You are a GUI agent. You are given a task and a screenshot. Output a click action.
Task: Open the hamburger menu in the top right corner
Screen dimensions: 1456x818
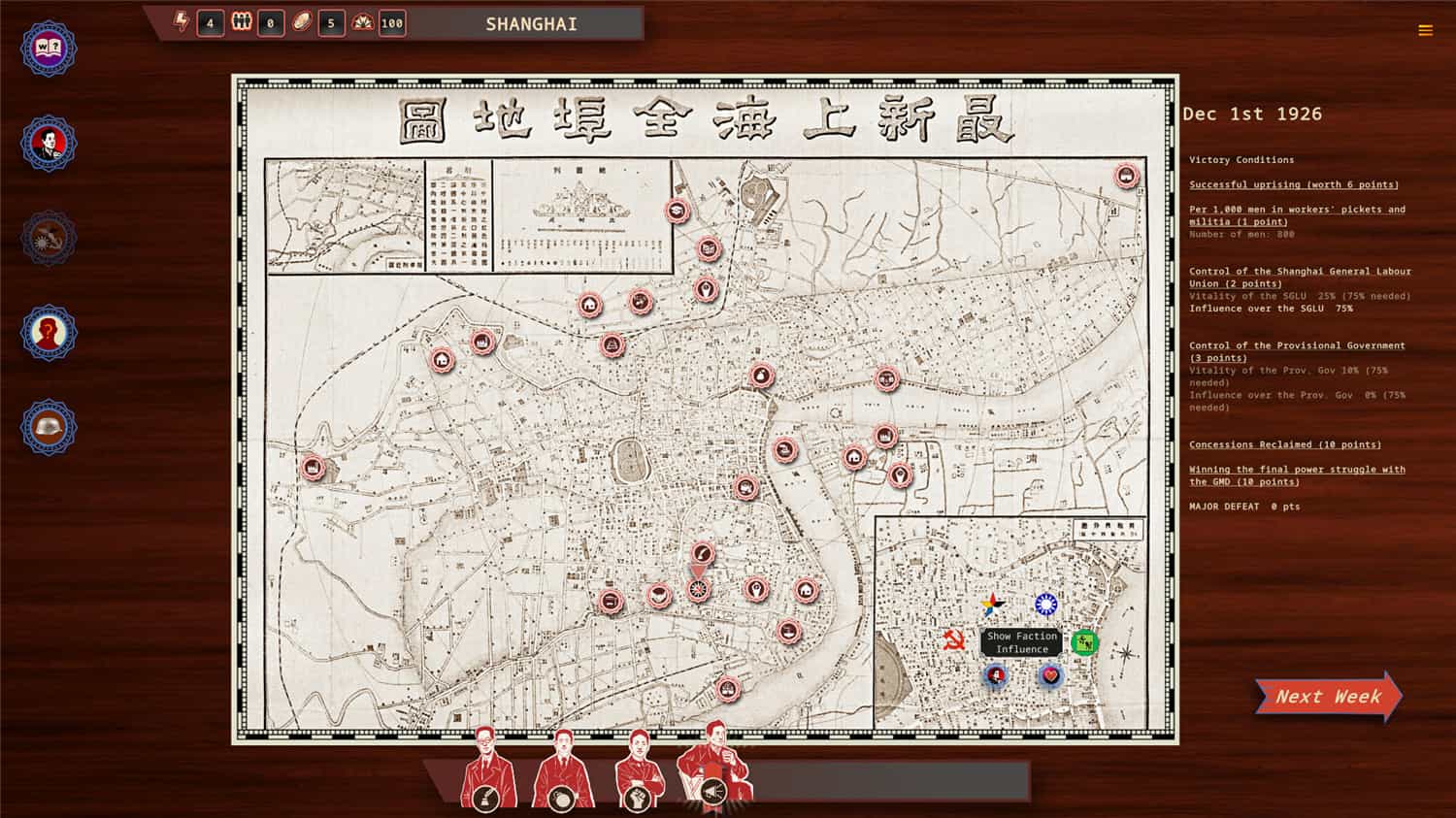[x=1426, y=30]
